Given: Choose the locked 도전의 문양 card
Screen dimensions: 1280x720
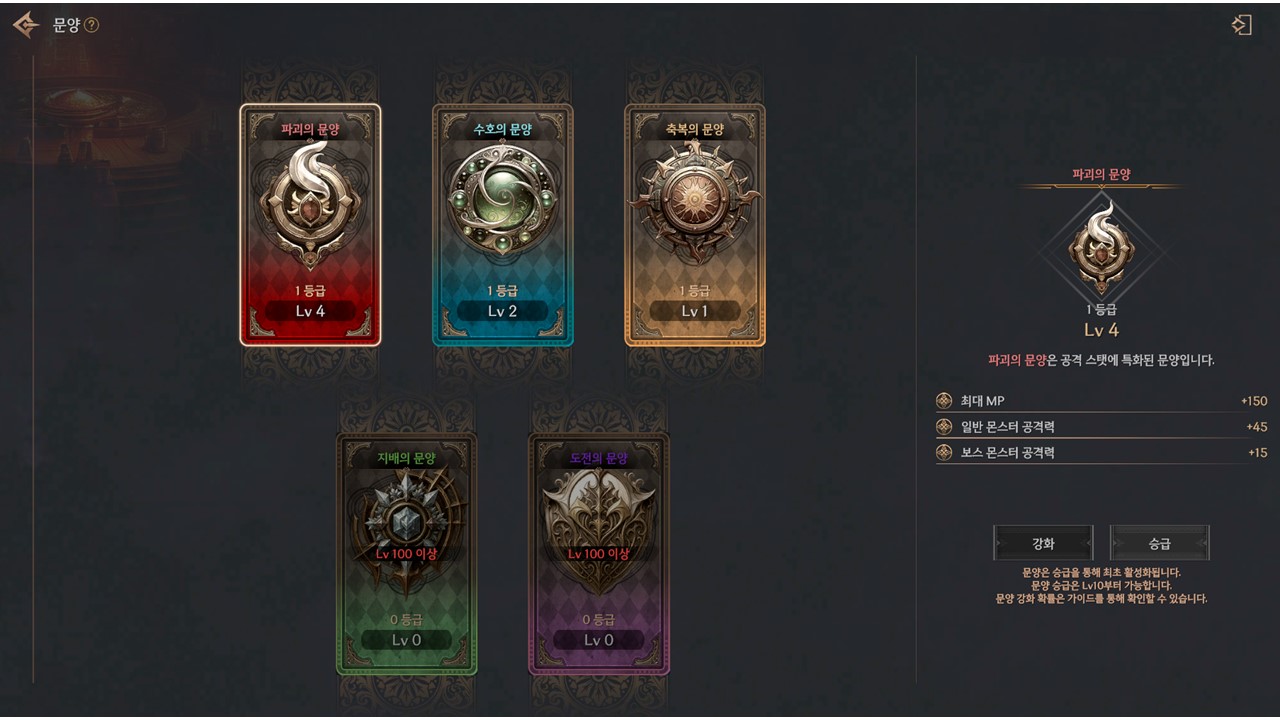Looking at the screenshot, I should pos(598,553).
